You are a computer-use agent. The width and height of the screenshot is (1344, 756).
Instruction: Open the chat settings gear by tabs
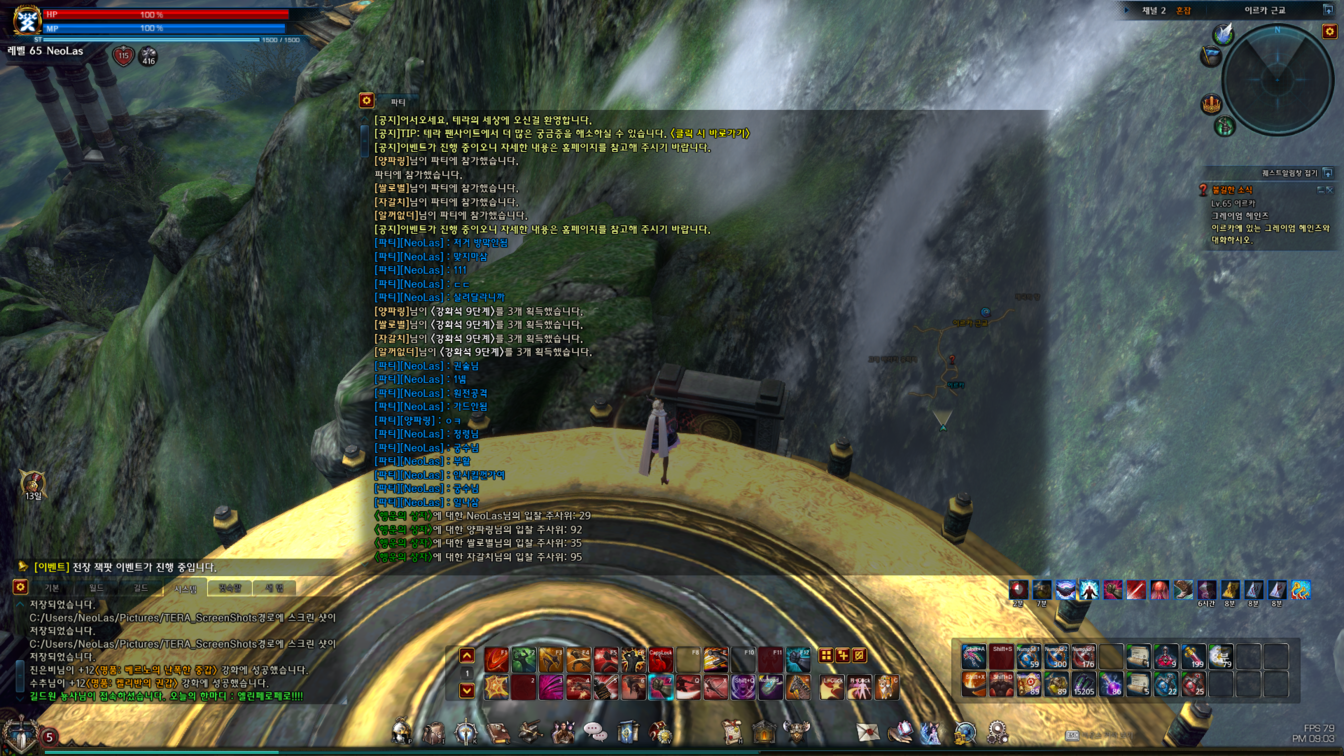click(x=20, y=588)
